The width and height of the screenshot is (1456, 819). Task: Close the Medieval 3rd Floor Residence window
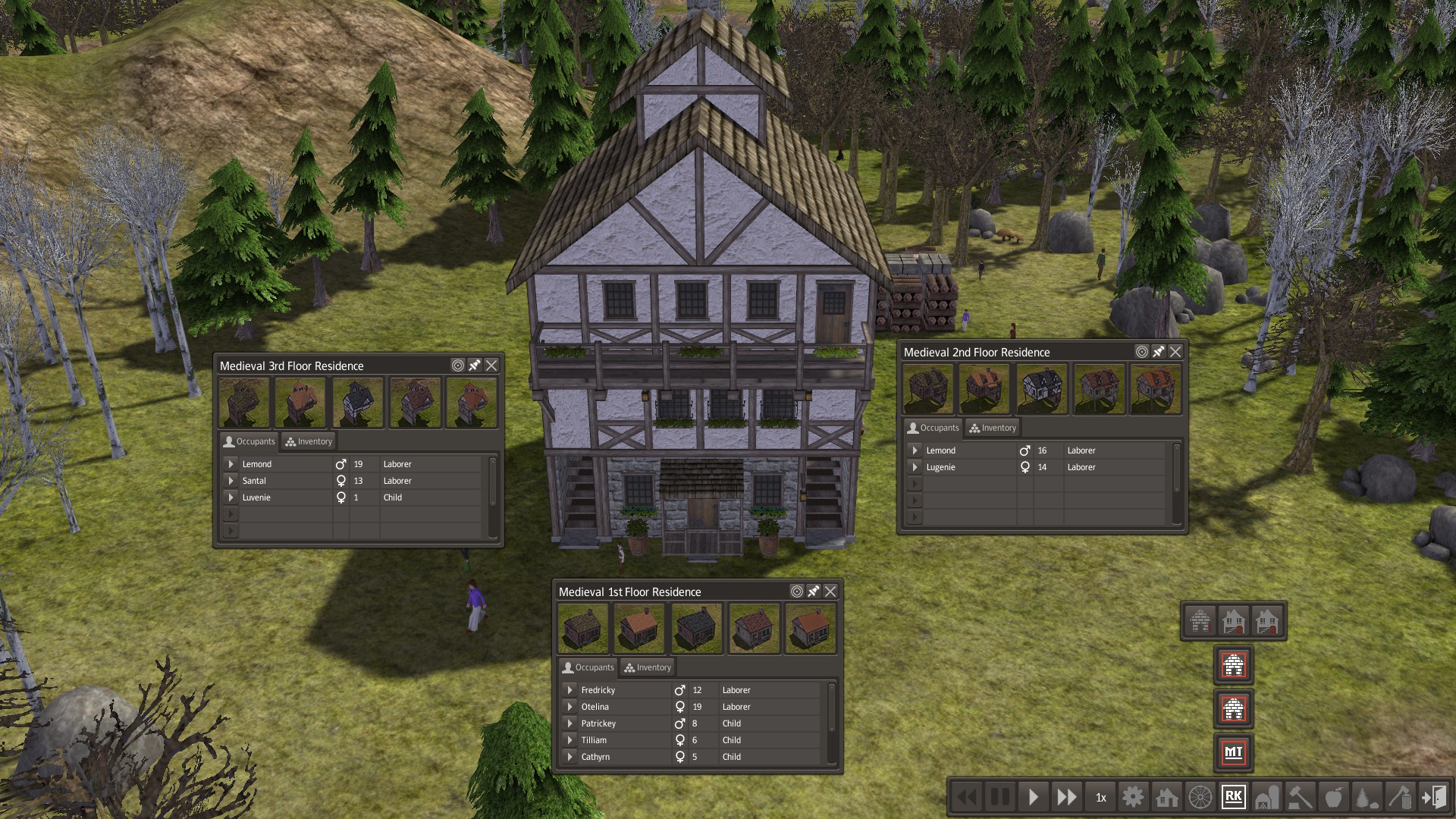click(x=491, y=366)
